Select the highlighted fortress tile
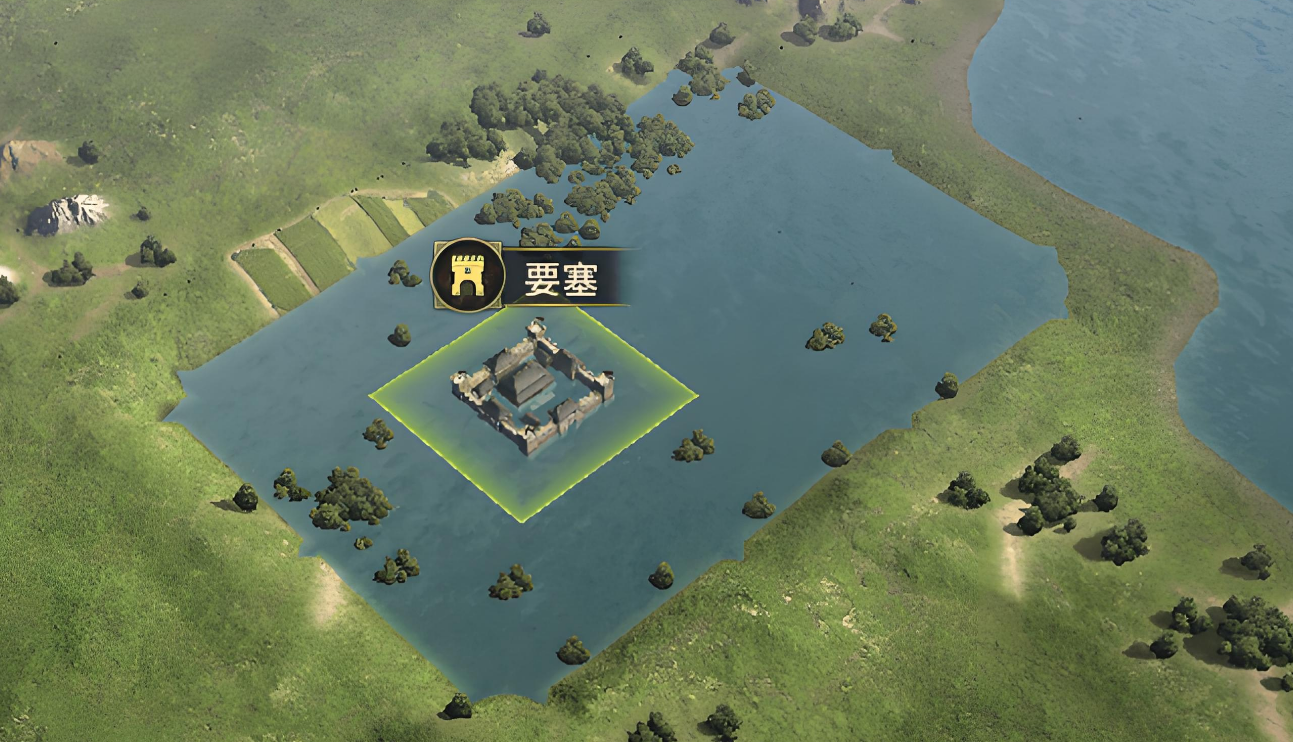1293x742 pixels. click(x=532, y=405)
